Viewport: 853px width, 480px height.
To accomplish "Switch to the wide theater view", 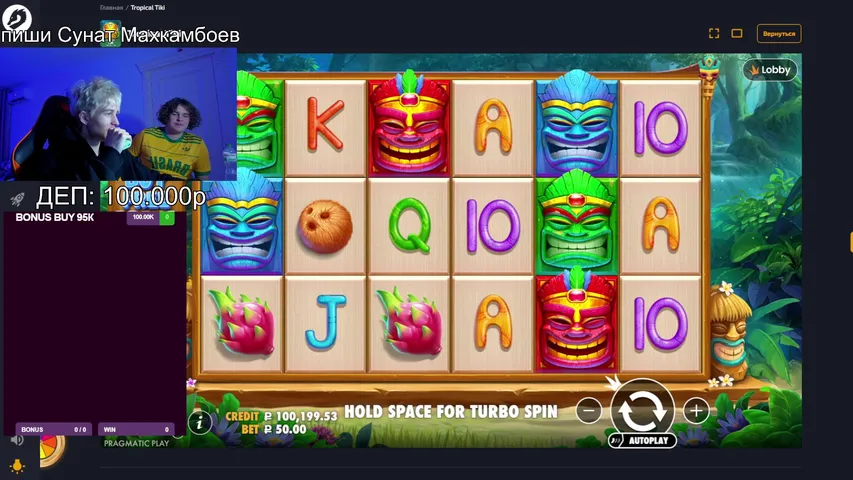I will 737,33.
